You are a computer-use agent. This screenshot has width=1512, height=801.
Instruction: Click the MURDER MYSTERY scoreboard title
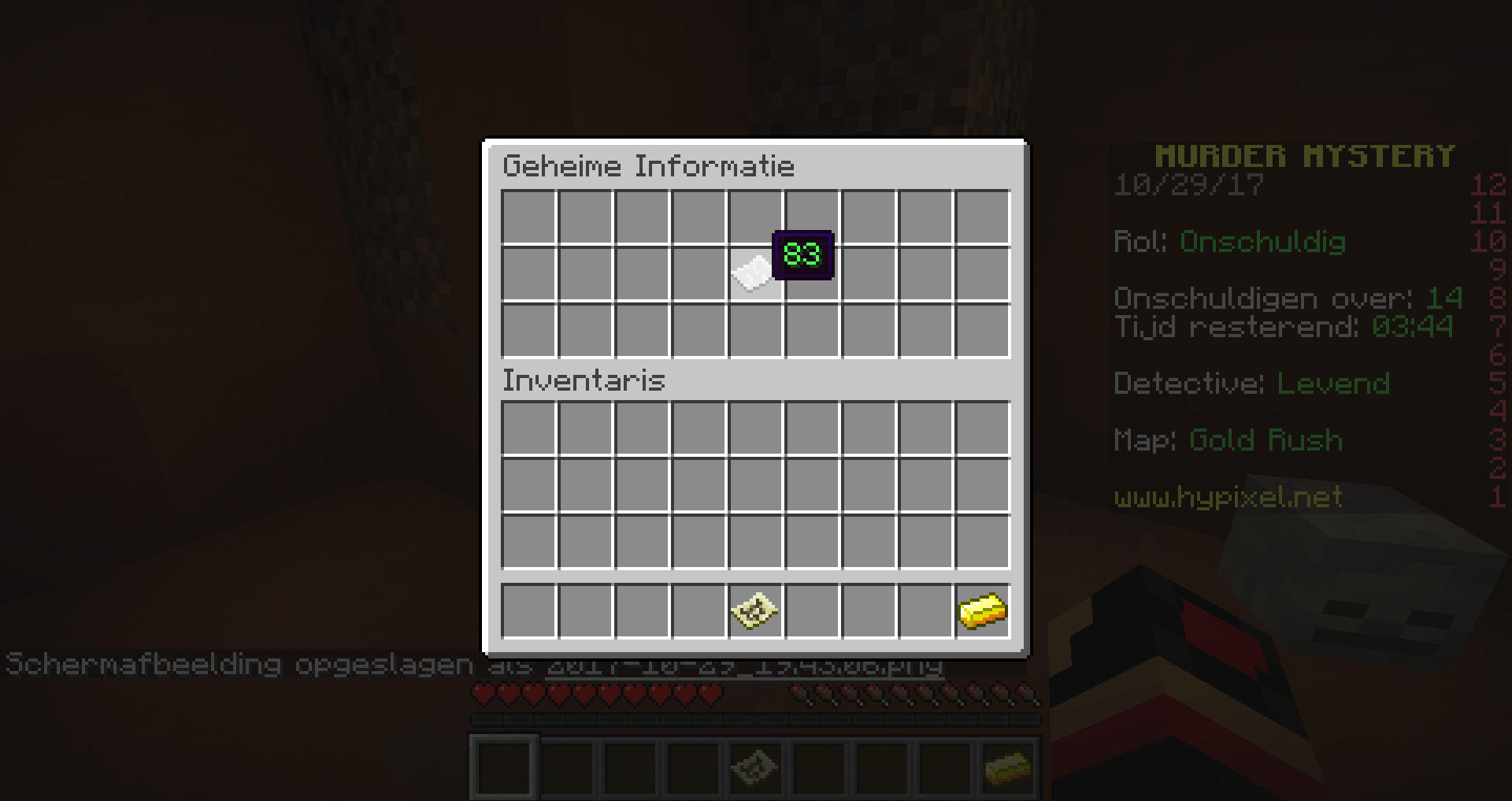click(1306, 154)
